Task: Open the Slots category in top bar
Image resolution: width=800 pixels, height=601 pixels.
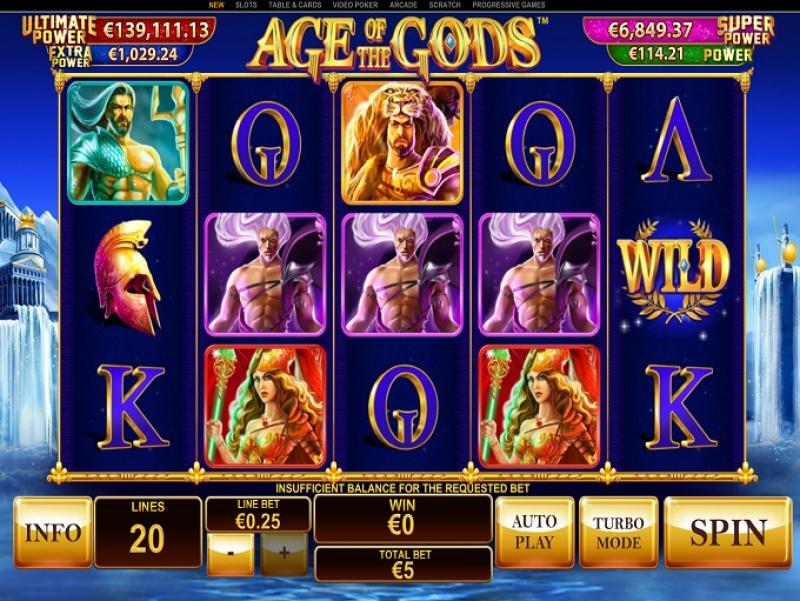Action: point(245,5)
